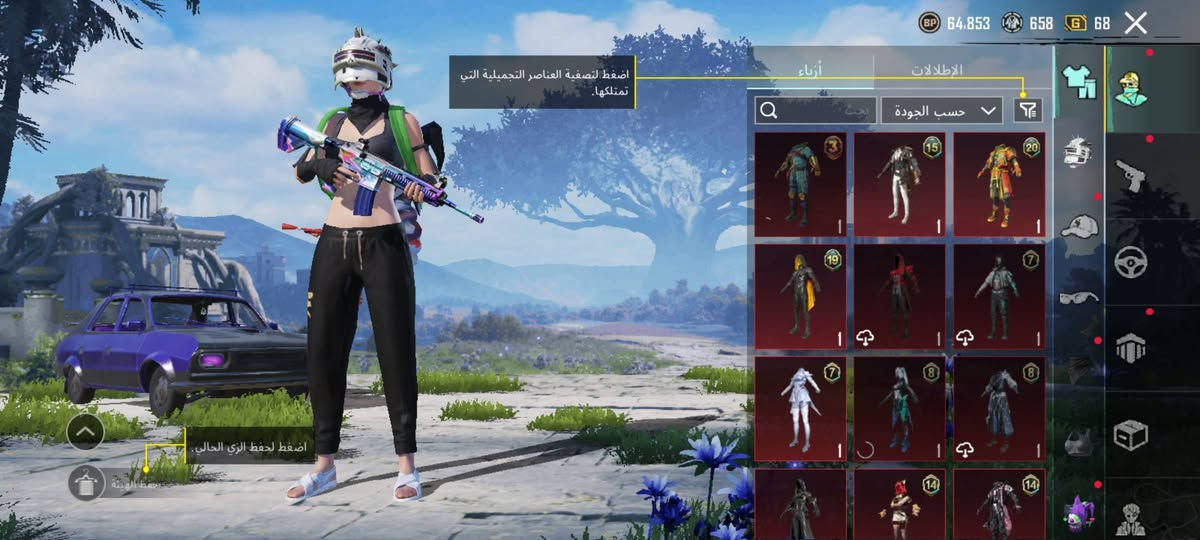Choose the helmet headgear category
Viewport: 1200px width, 540px height.
click(x=1078, y=152)
